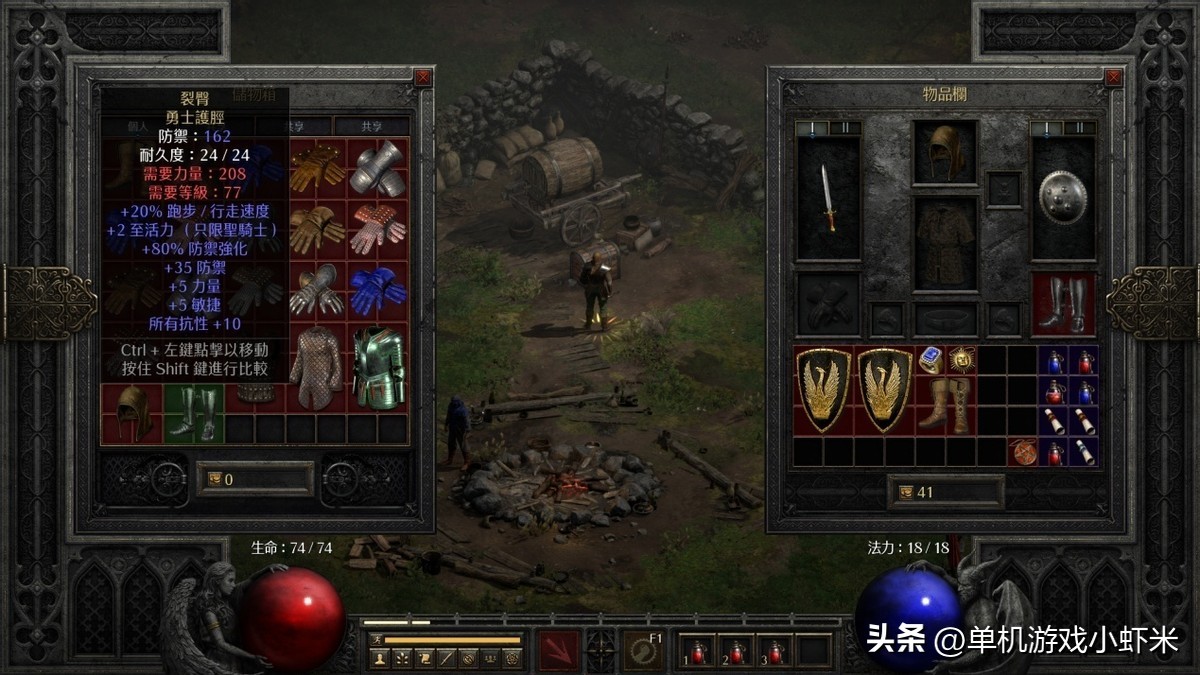Select the green plate armor in stash
Screen dimensions: 1200x675
click(x=378, y=367)
